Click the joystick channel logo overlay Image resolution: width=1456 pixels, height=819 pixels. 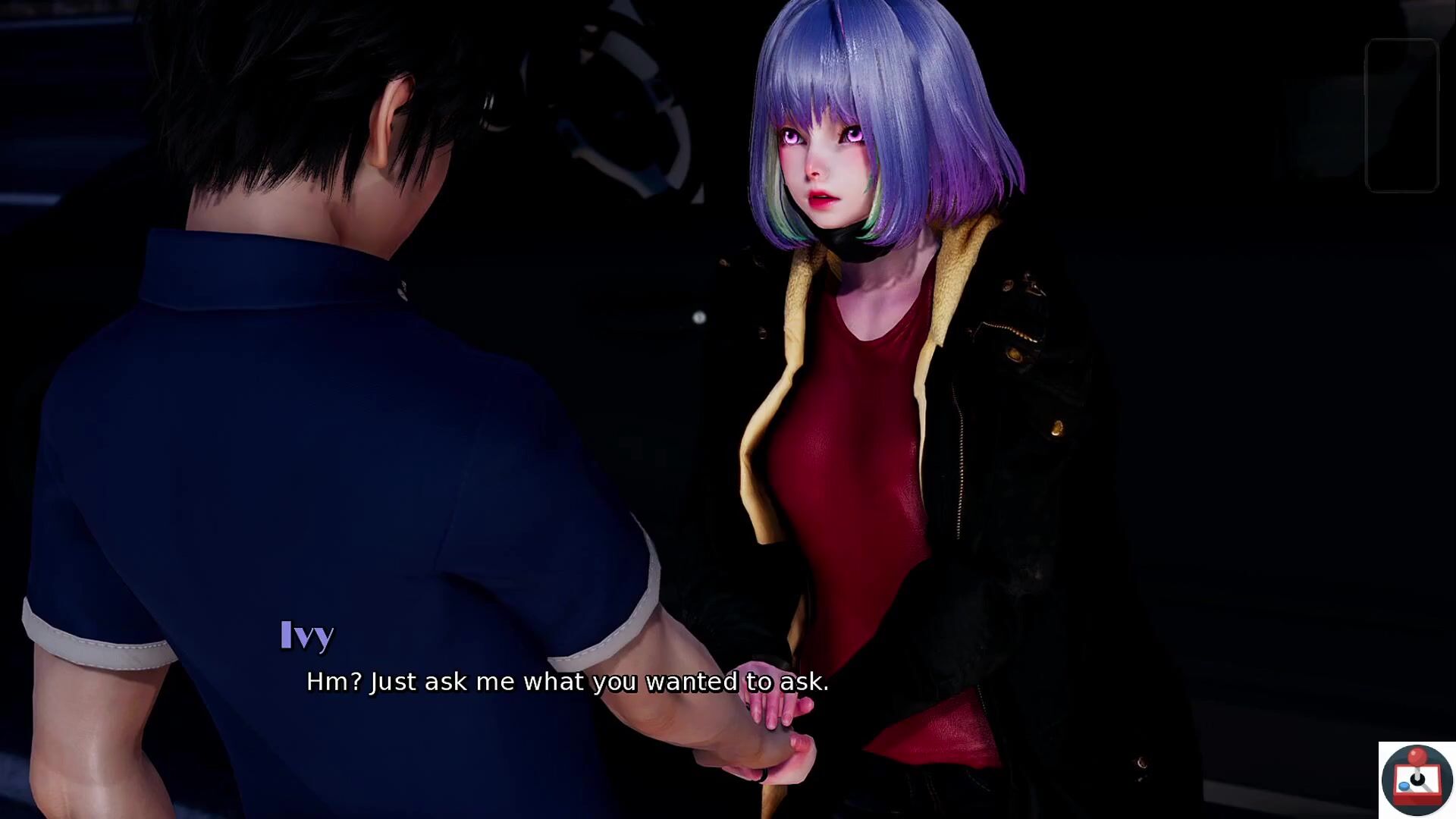1417,780
